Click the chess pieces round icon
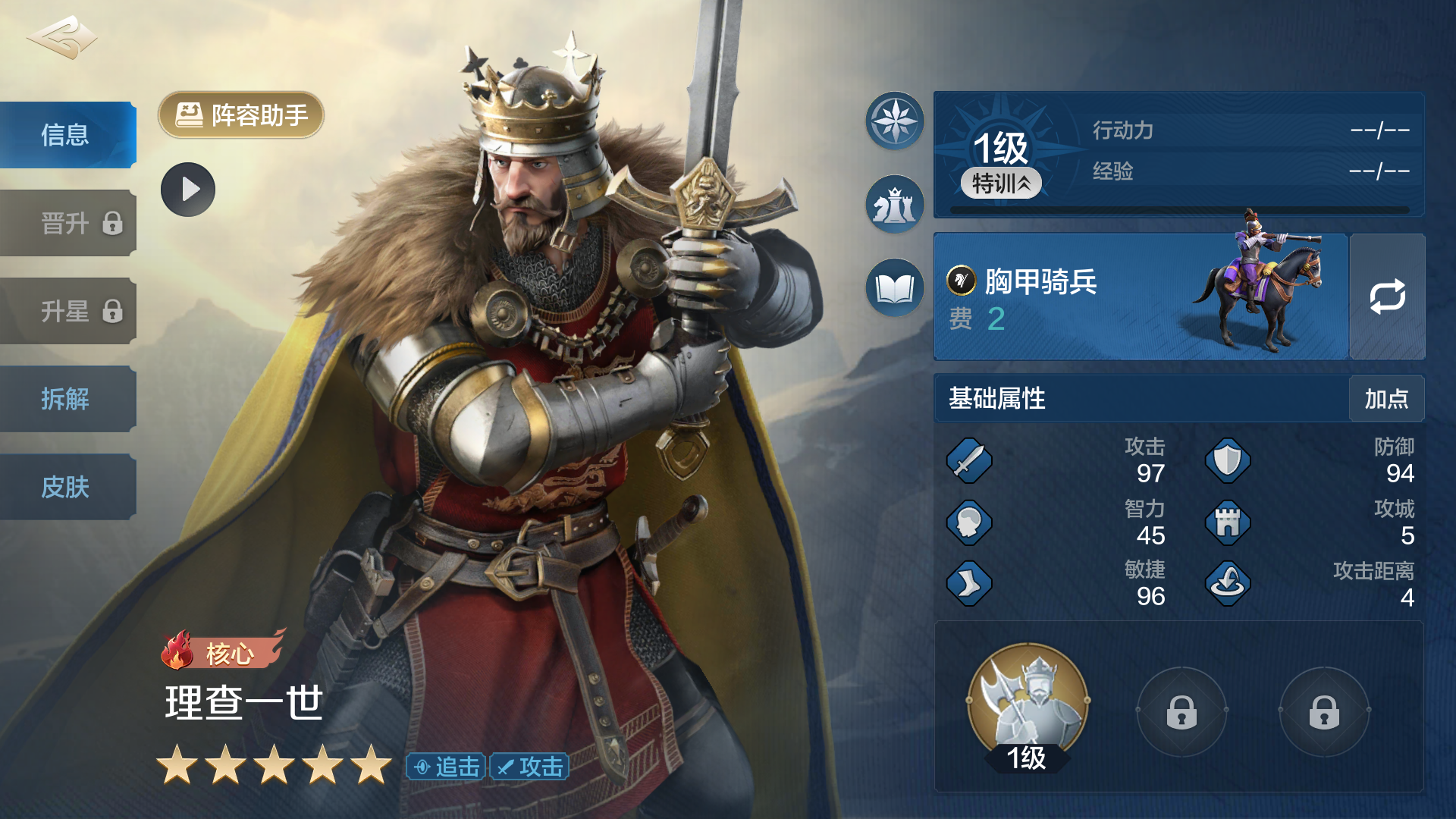 (895, 205)
